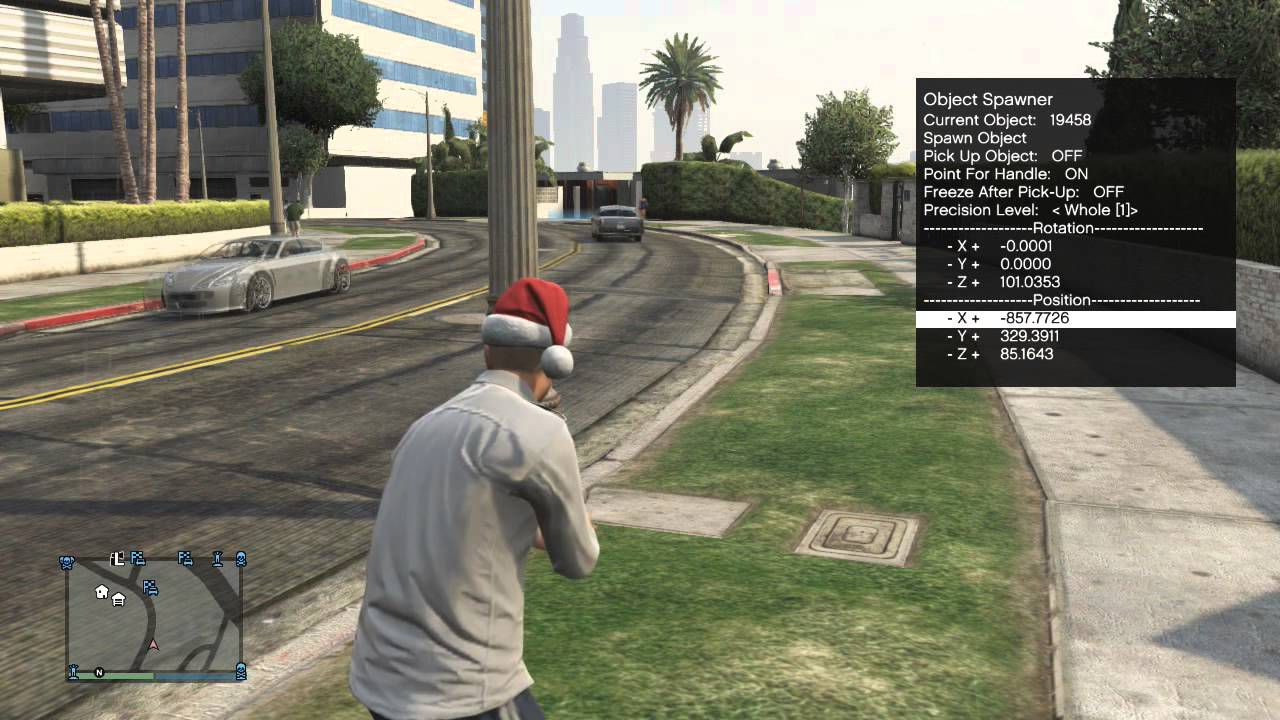Select the skull icon at minimap bottom-right corner

(240, 670)
